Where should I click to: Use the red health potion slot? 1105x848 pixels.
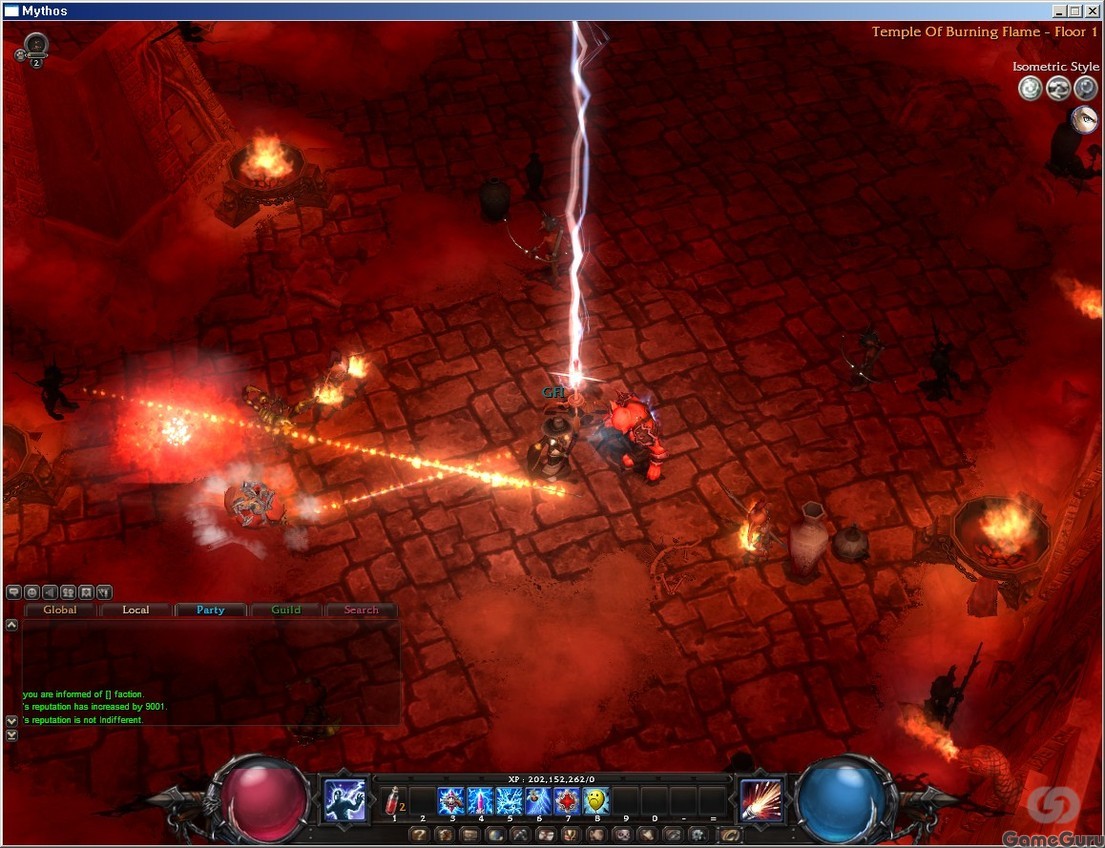393,801
